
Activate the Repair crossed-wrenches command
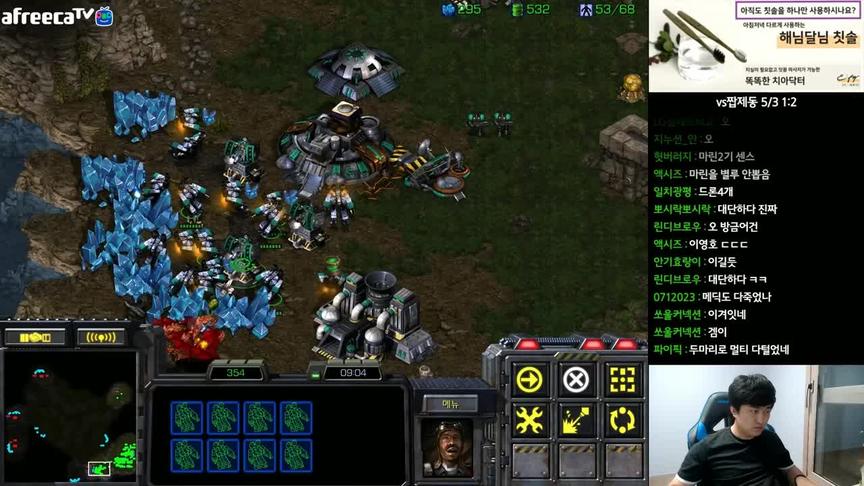pyautogui.click(x=529, y=419)
